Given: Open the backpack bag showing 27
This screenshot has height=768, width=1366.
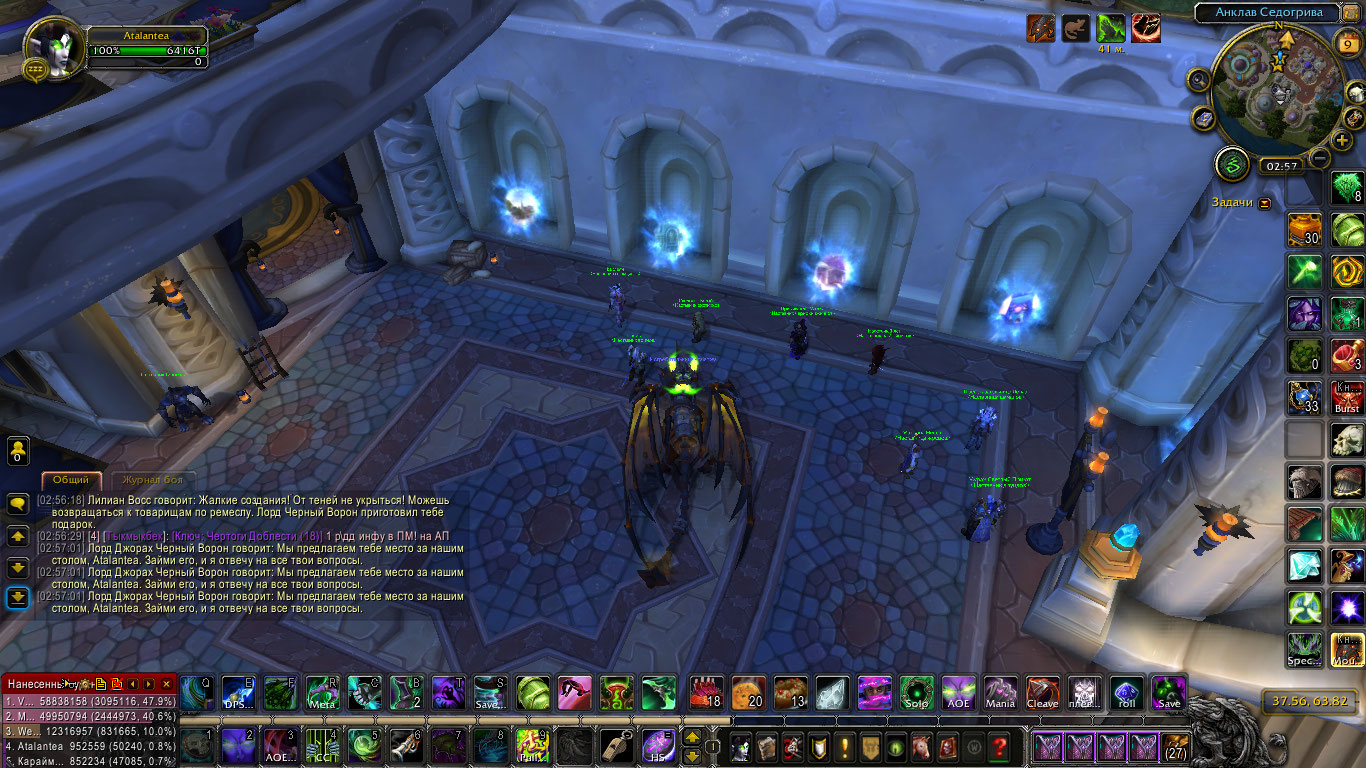Looking at the screenshot, I should coord(1175,747).
